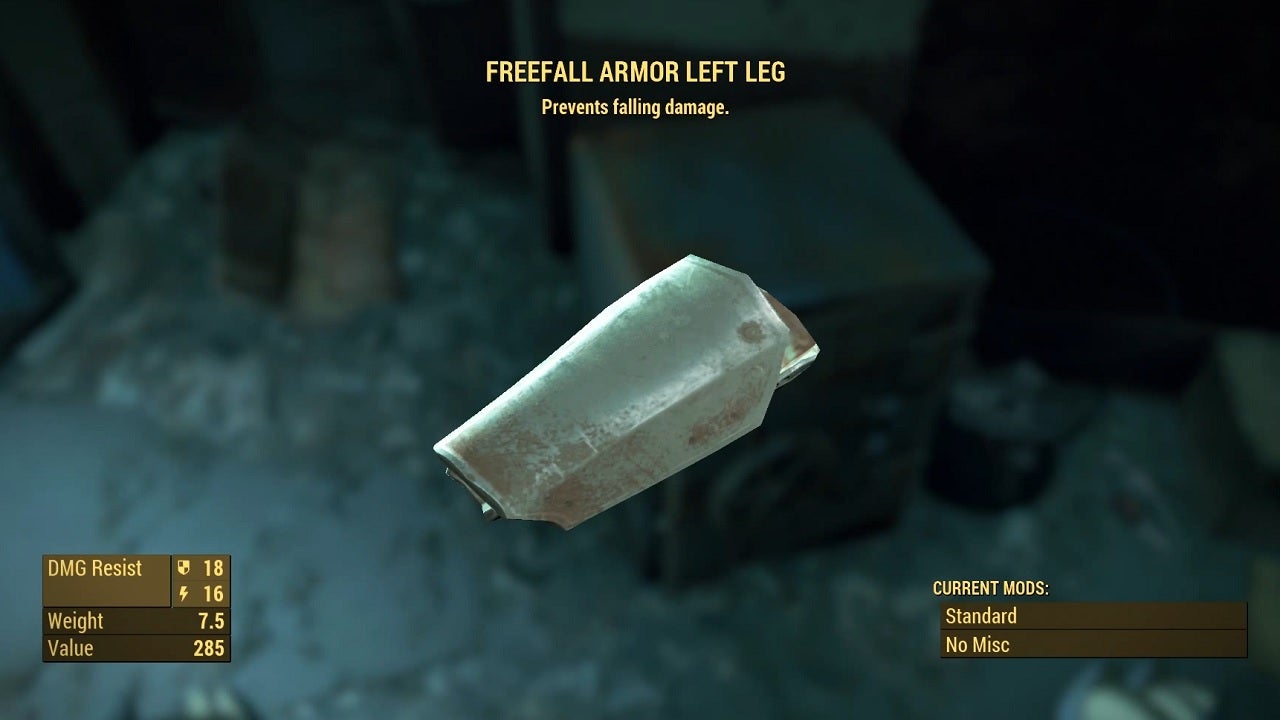Click the shield emblem in DMG Resist panel
This screenshot has width=1280, height=720.
point(185,569)
